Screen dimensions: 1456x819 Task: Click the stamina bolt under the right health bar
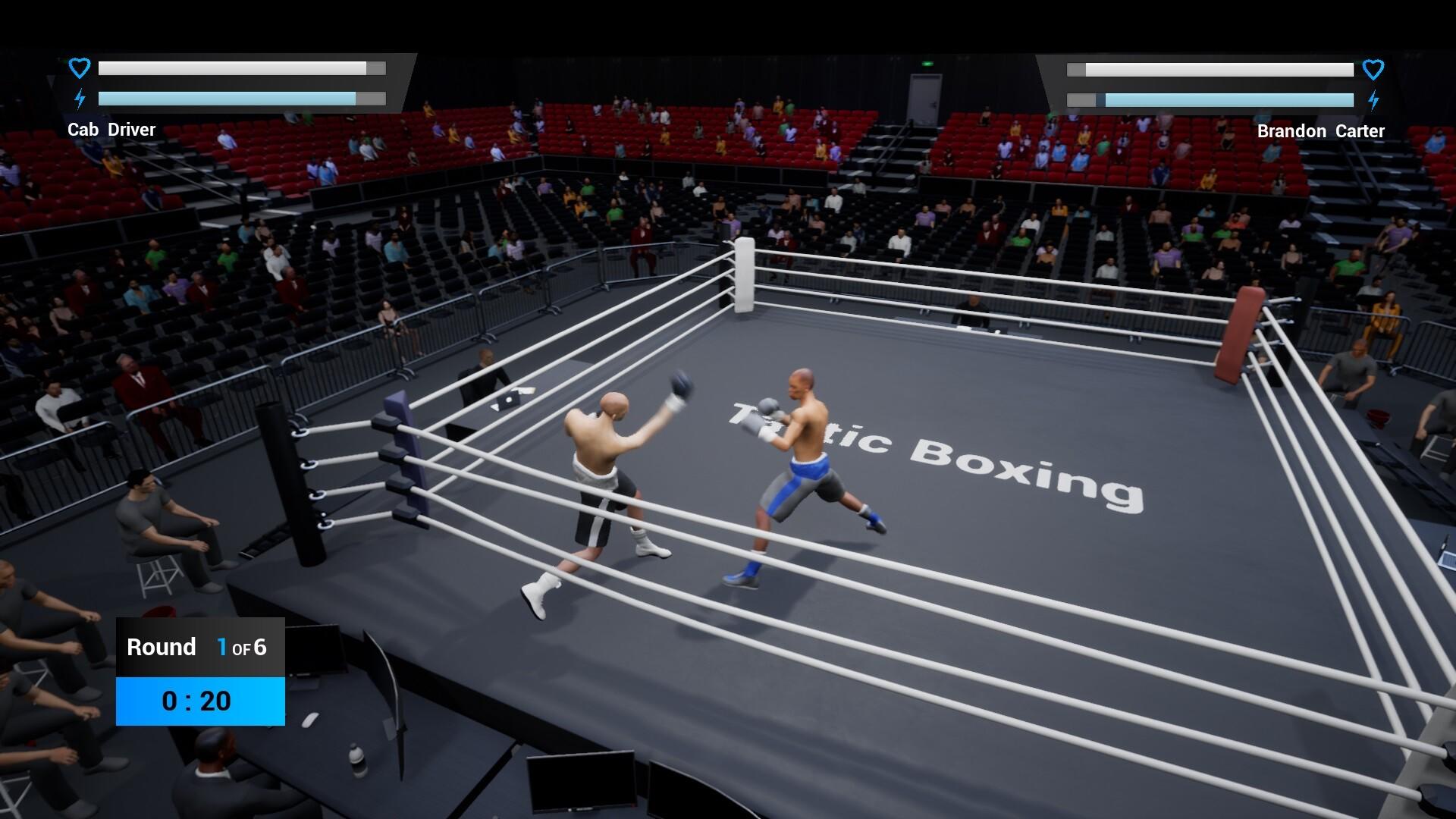click(x=1373, y=99)
